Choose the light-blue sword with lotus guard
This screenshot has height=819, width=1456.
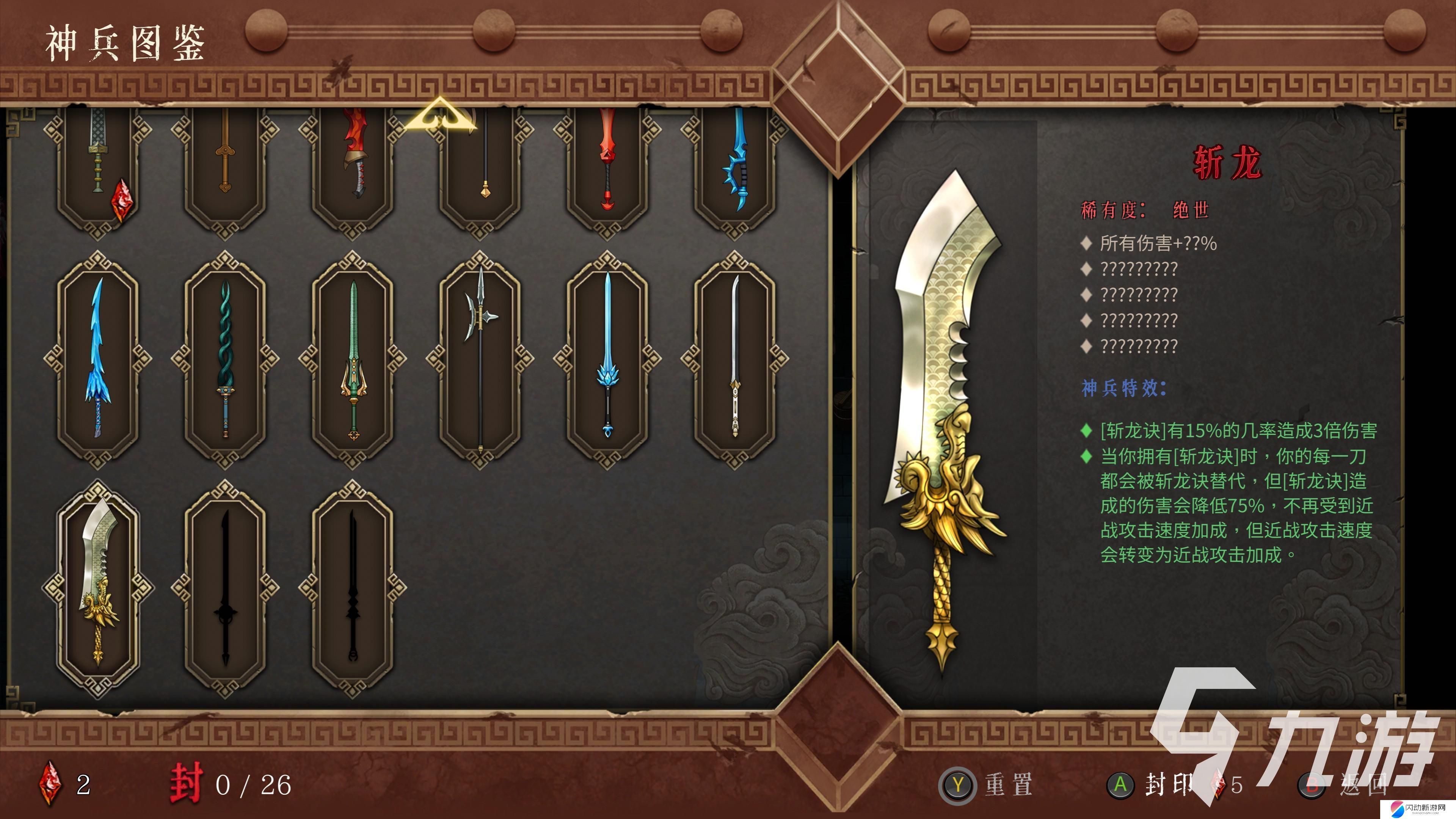[x=607, y=359]
